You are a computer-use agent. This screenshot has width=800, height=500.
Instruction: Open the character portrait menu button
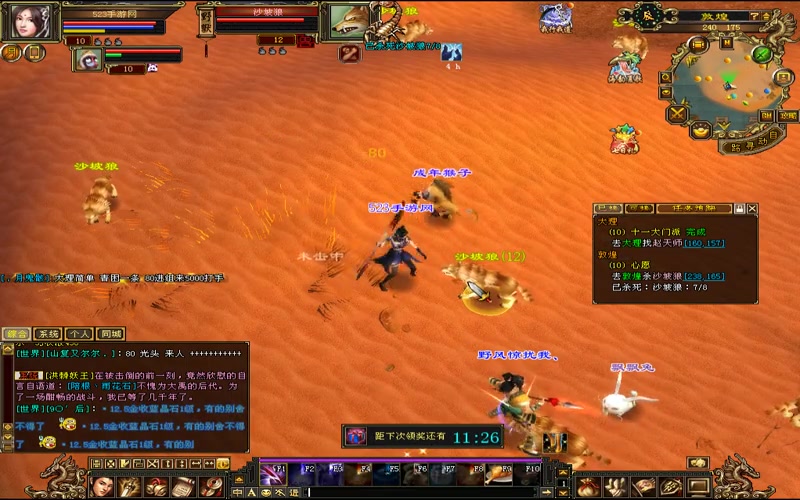pos(102,487)
